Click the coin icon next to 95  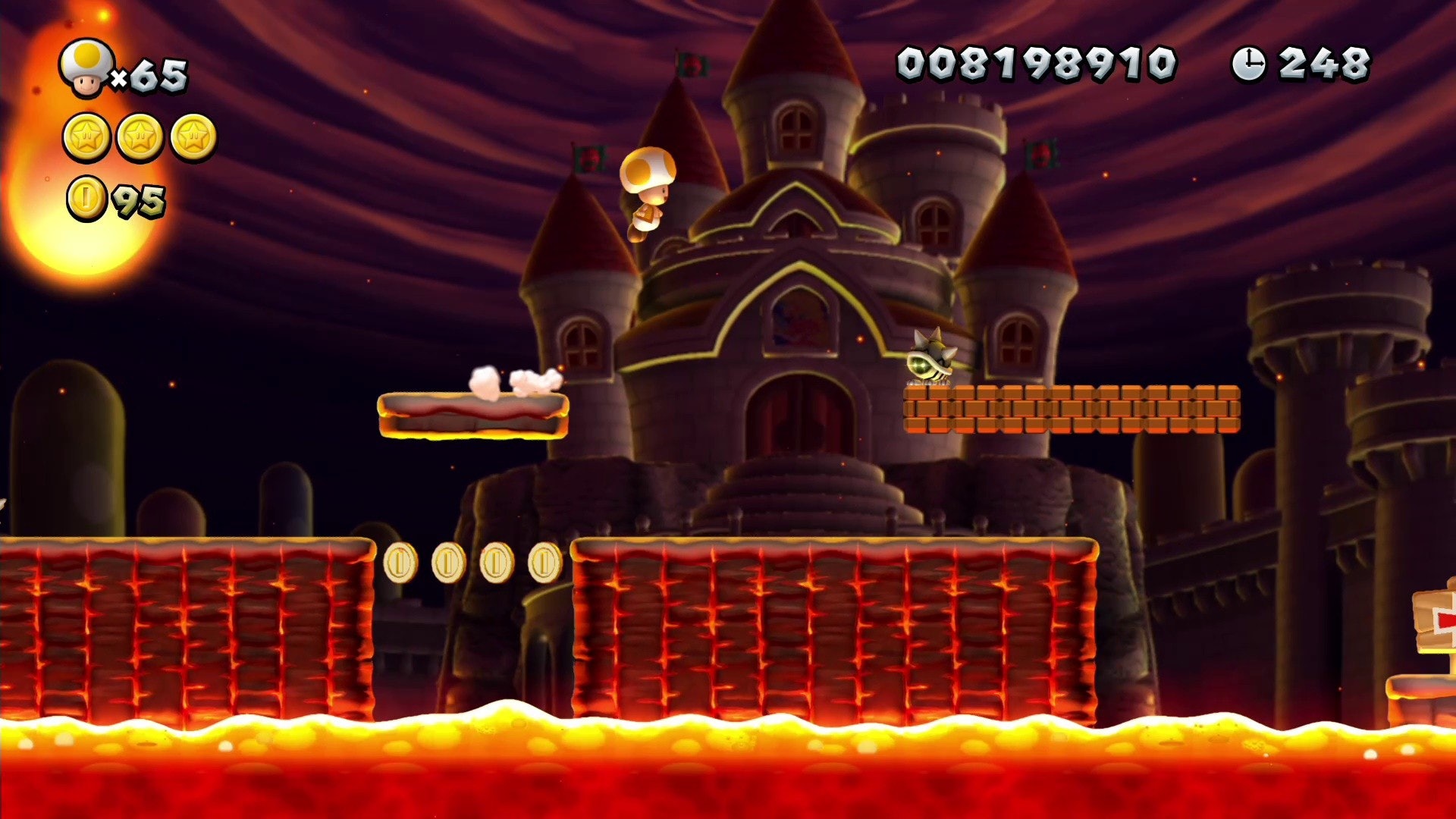point(86,199)
